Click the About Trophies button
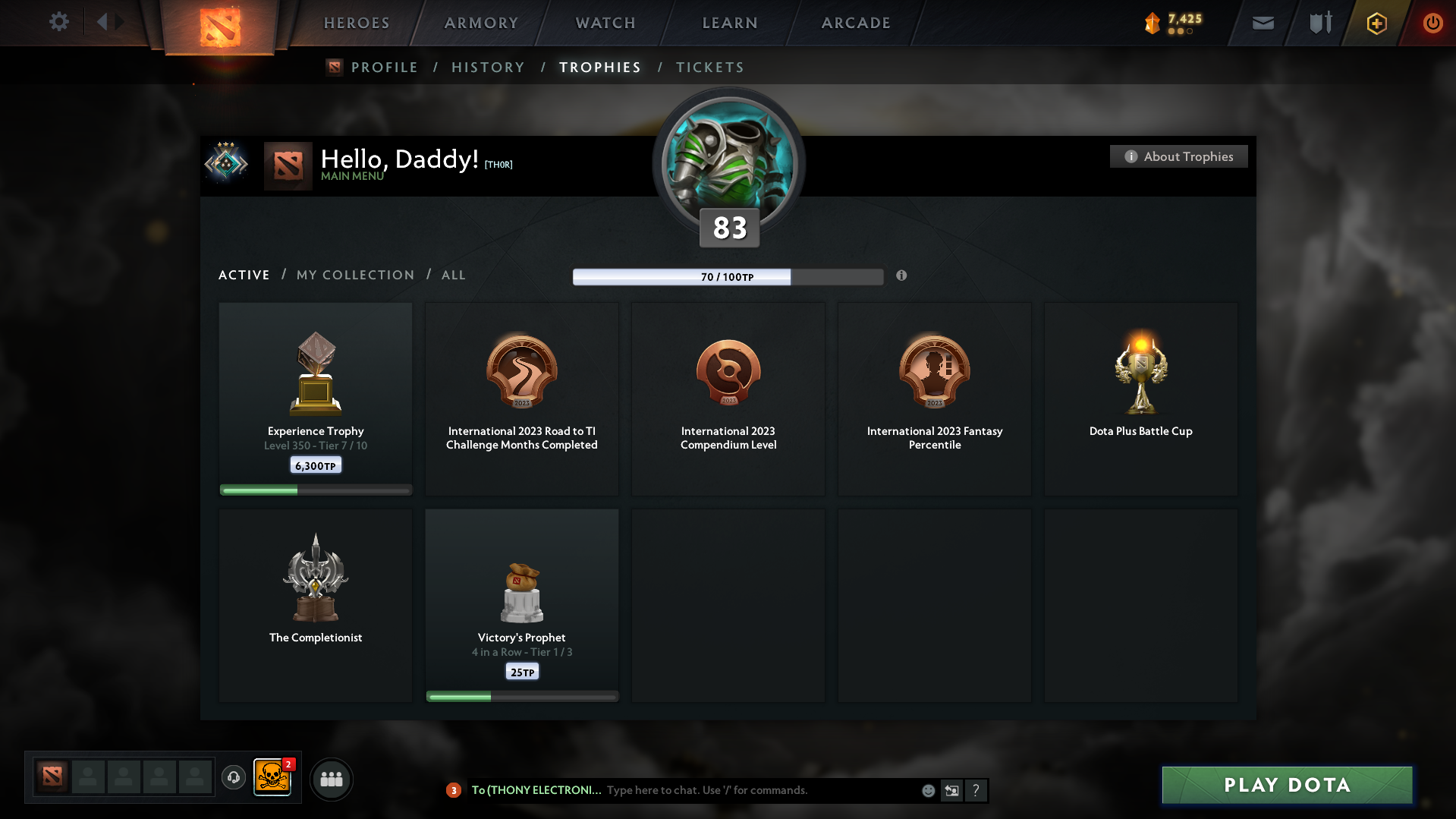 tap(1178, 156)
